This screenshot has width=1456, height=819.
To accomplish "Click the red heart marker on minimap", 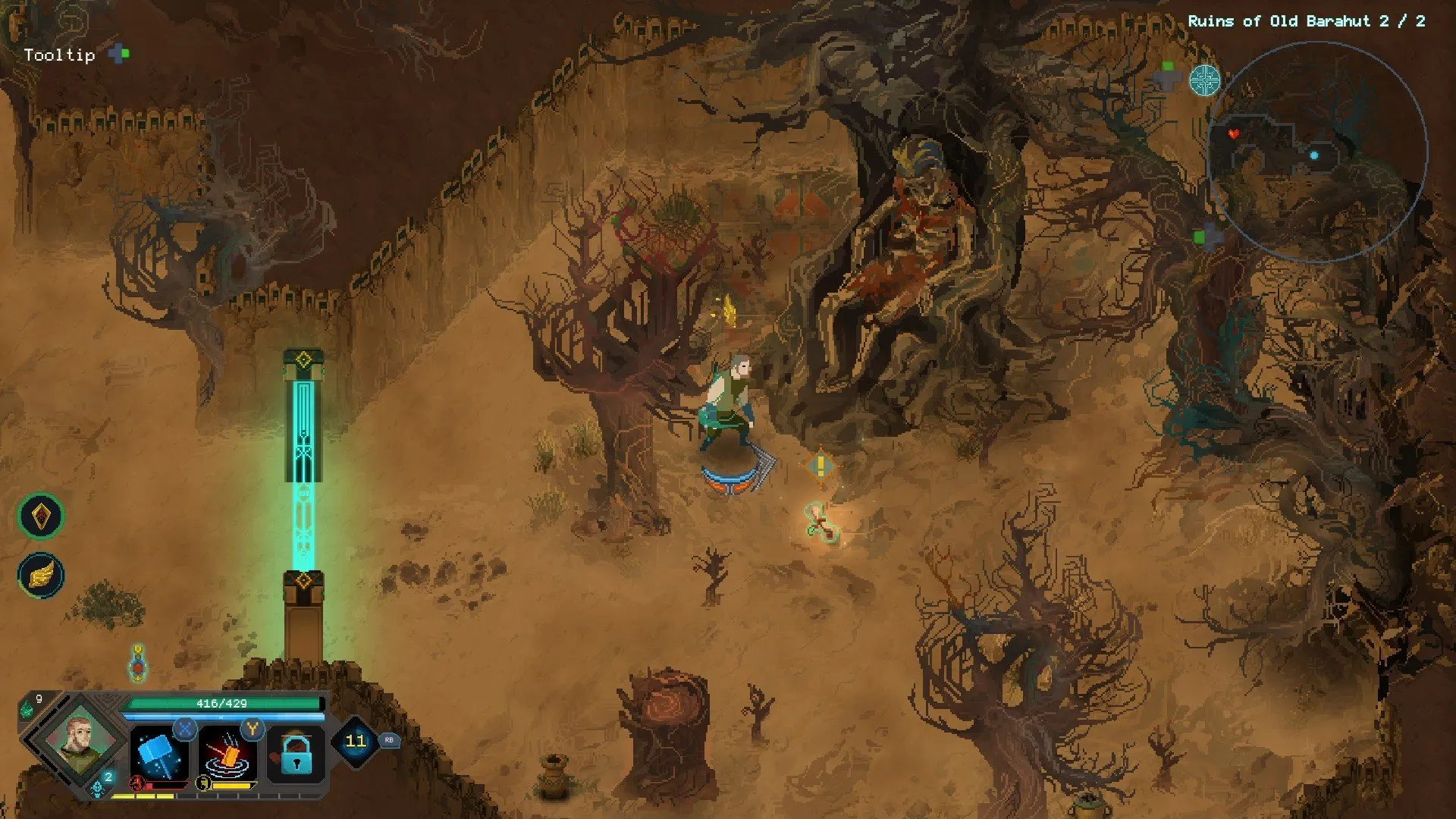I will (1234, 134).
